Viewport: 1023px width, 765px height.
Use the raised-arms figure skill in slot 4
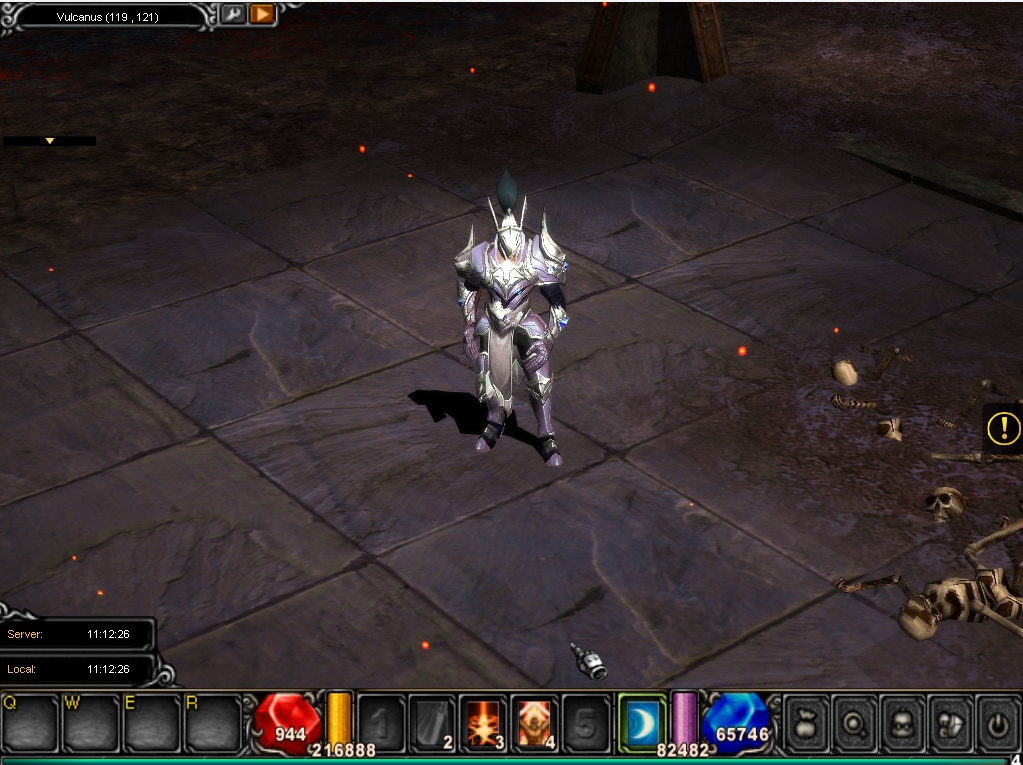(535, 722)
